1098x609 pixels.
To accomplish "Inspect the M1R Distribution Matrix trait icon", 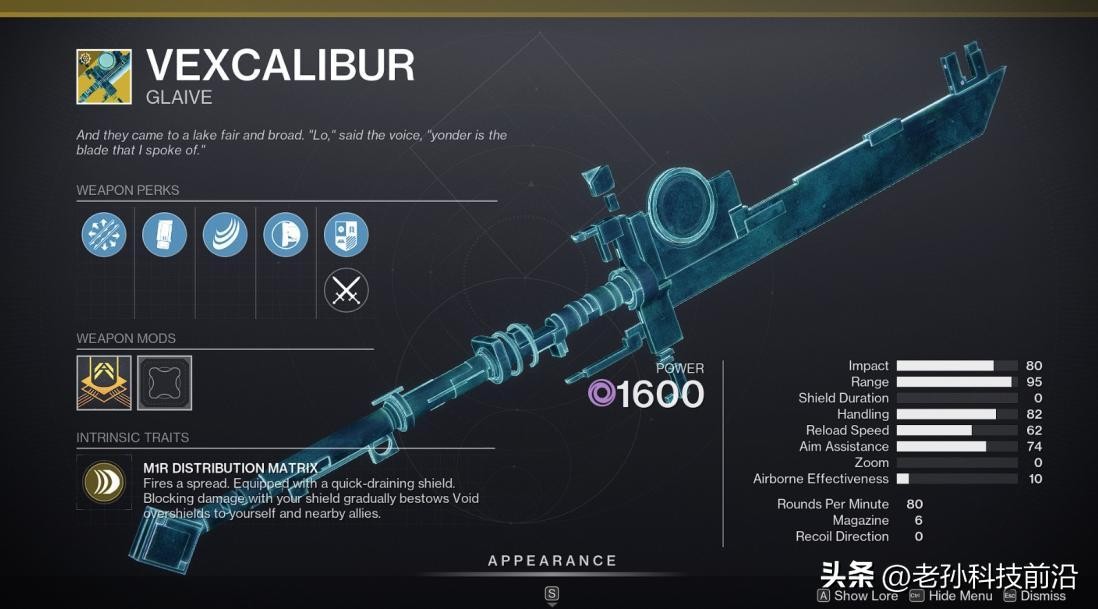I will point(104,482).
